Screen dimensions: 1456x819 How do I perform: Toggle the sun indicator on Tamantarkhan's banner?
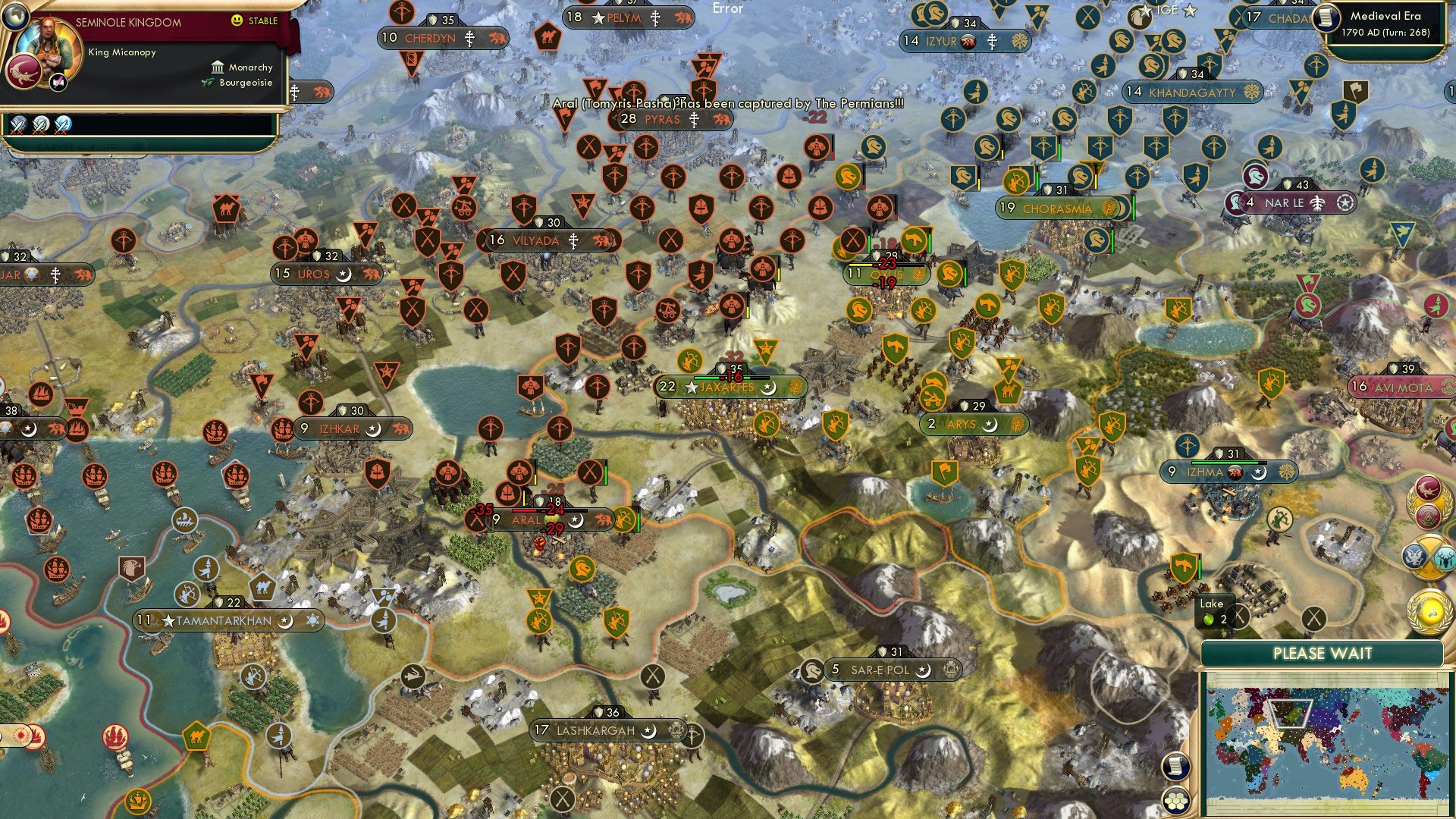coord(312,620)
